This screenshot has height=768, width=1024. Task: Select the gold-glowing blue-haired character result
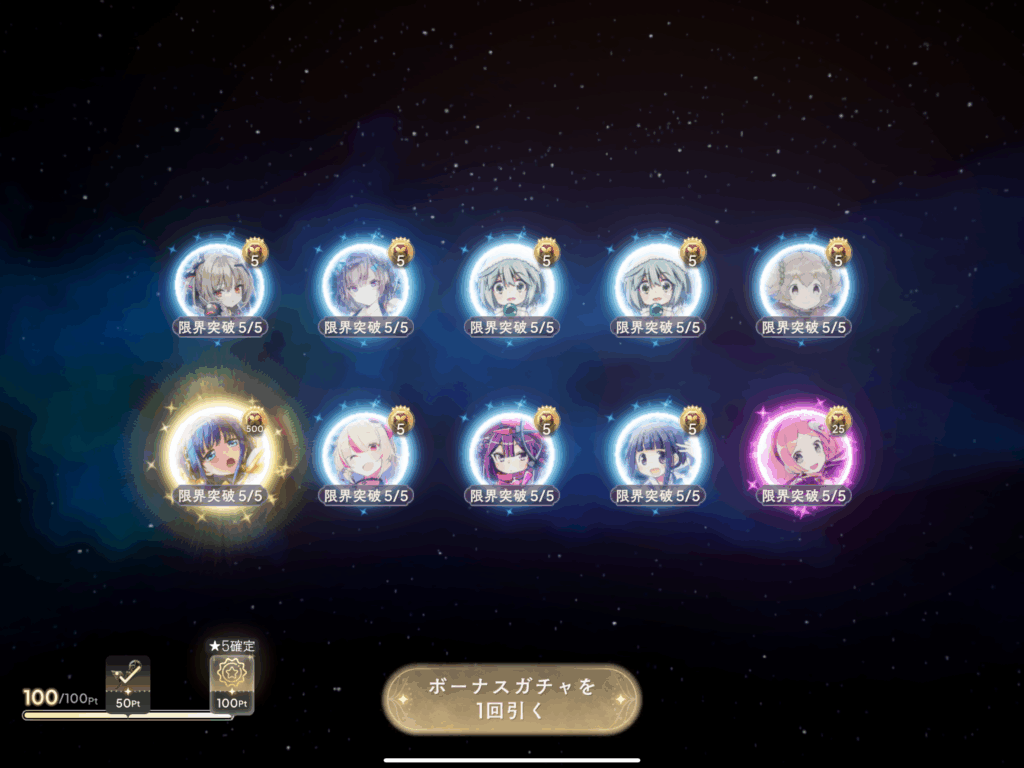pyautogui.click(x=219, y=453)
